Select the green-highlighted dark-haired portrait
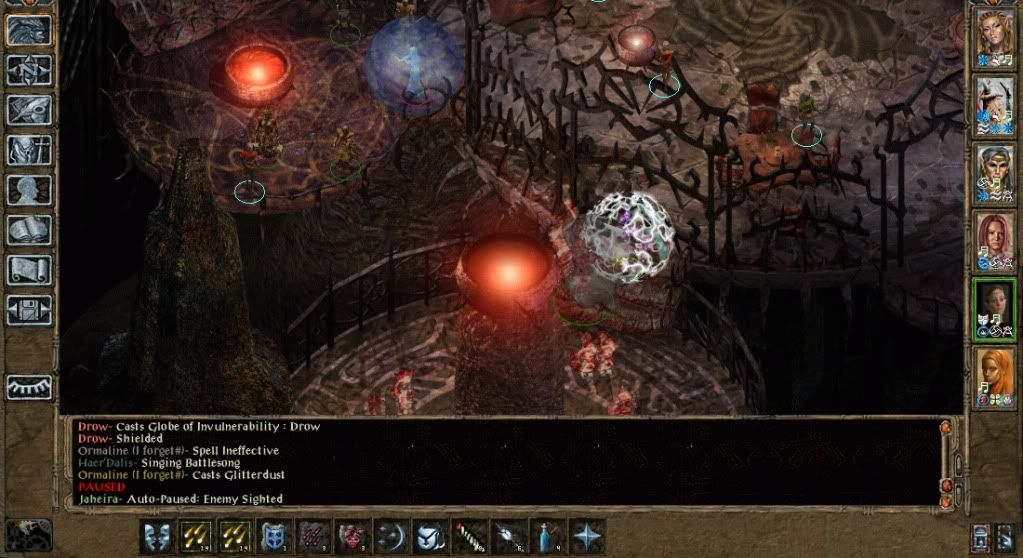The width and height of the screenshot is (1023, 558). pos(994,306)
